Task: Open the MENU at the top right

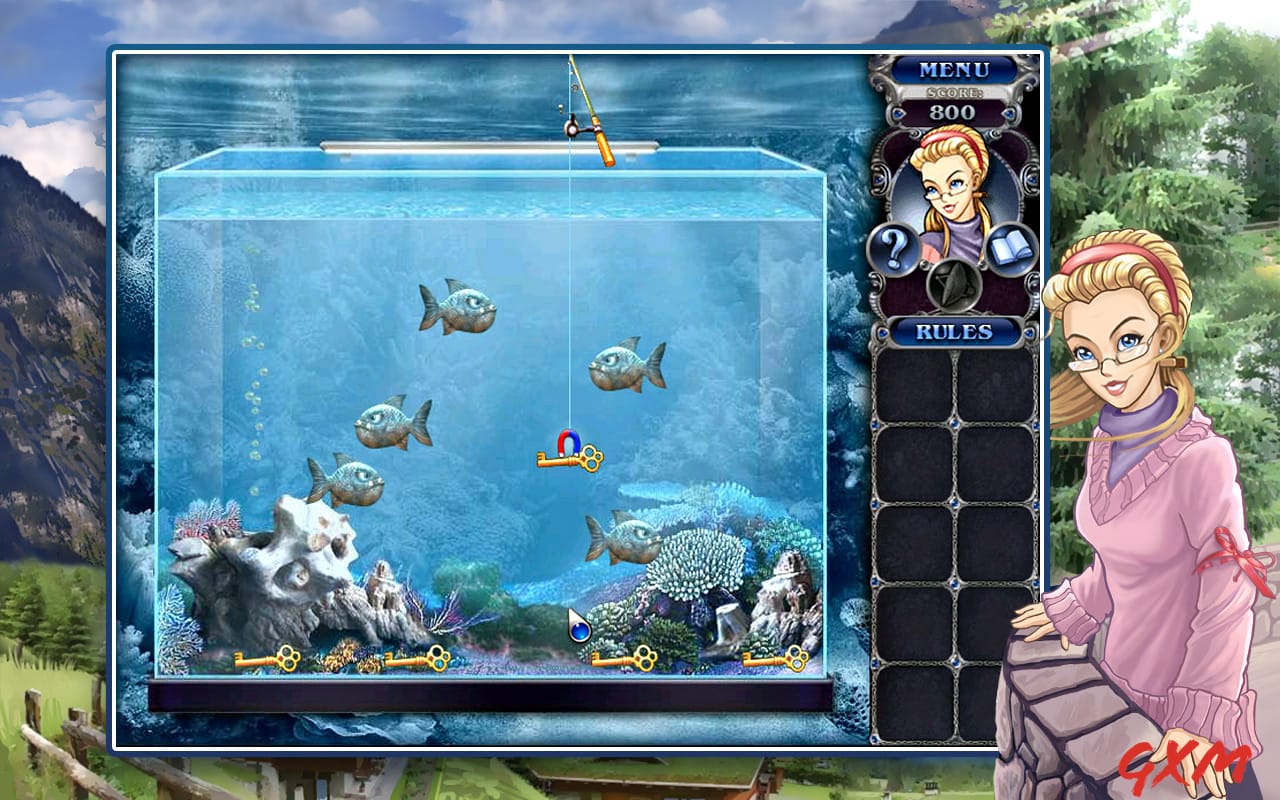Action: (953, 70)
